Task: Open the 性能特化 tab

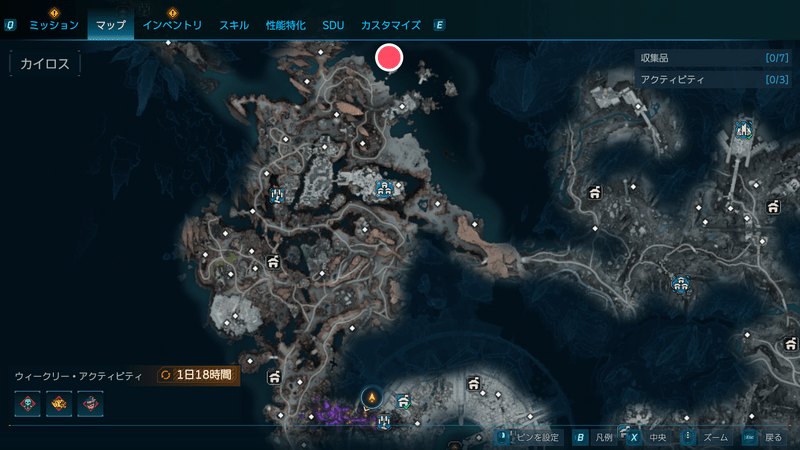Action: point(285,24)
